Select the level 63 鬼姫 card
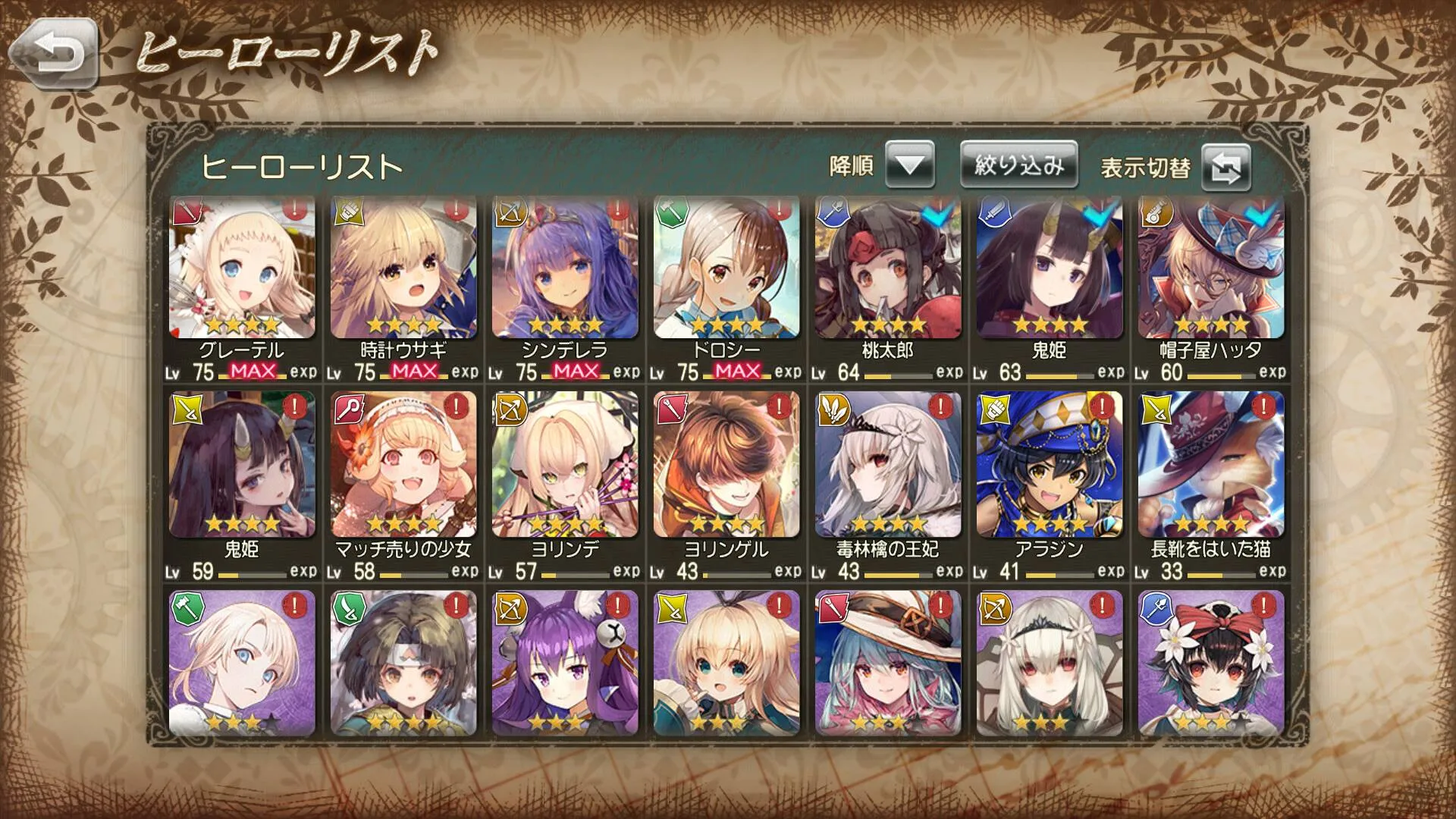 click(x=1050, y=268)
